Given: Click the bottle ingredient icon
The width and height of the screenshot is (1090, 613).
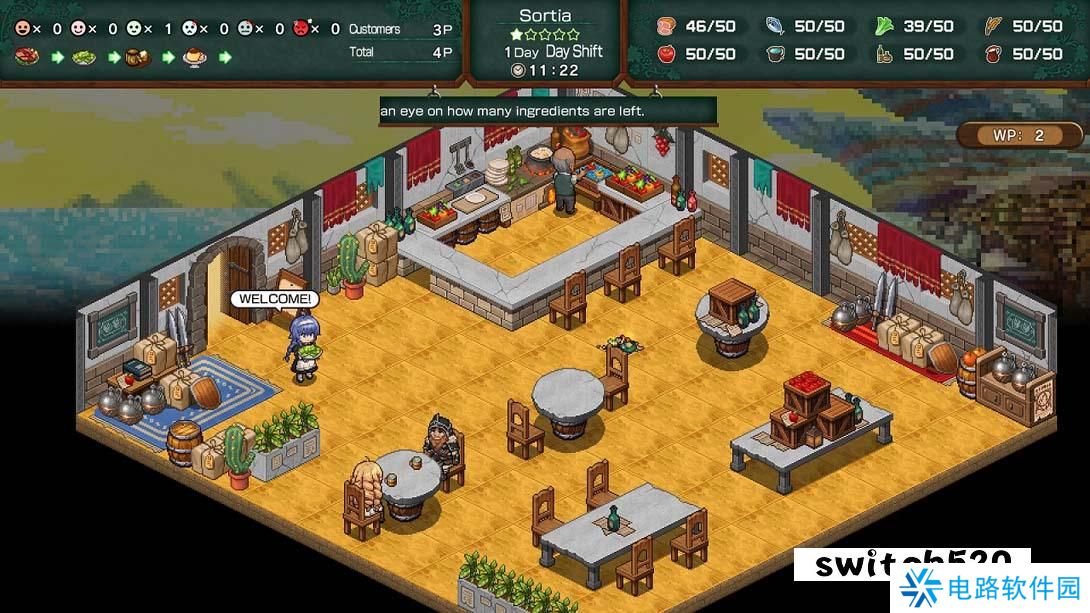Looking at the screenshot, I should 884,53.
